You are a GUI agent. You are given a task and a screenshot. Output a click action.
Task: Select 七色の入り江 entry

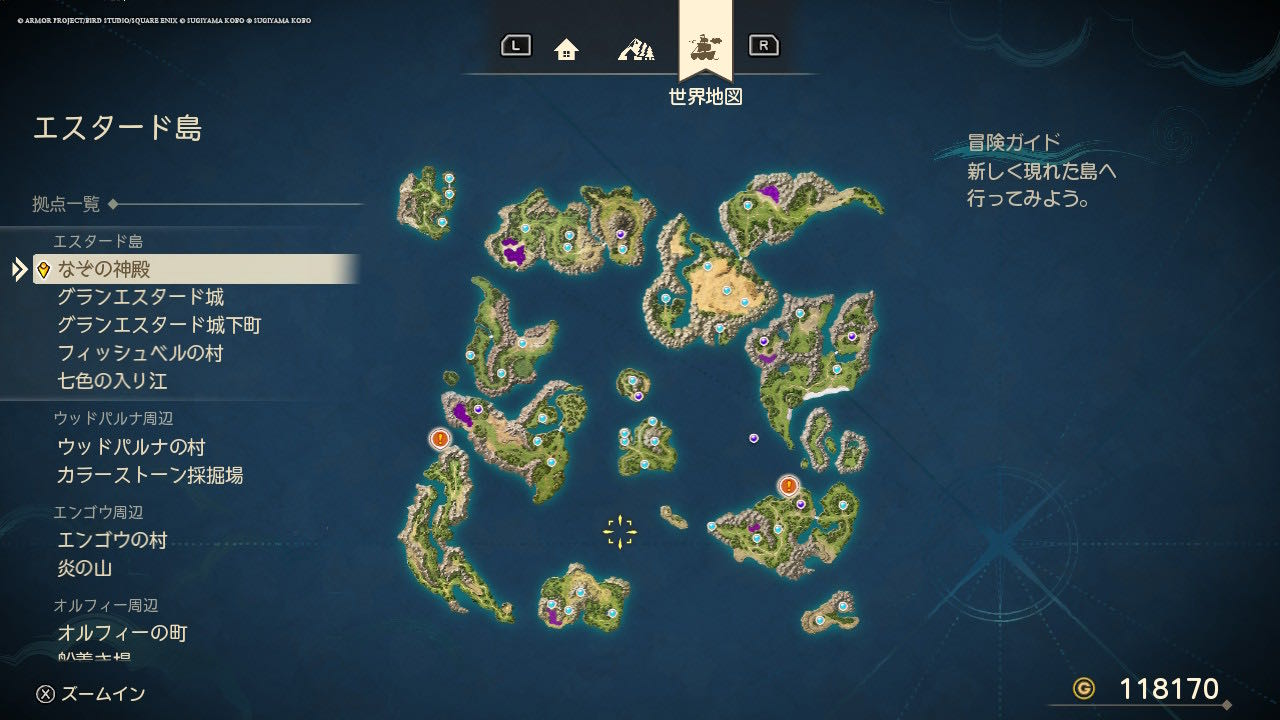coord(112,381)
